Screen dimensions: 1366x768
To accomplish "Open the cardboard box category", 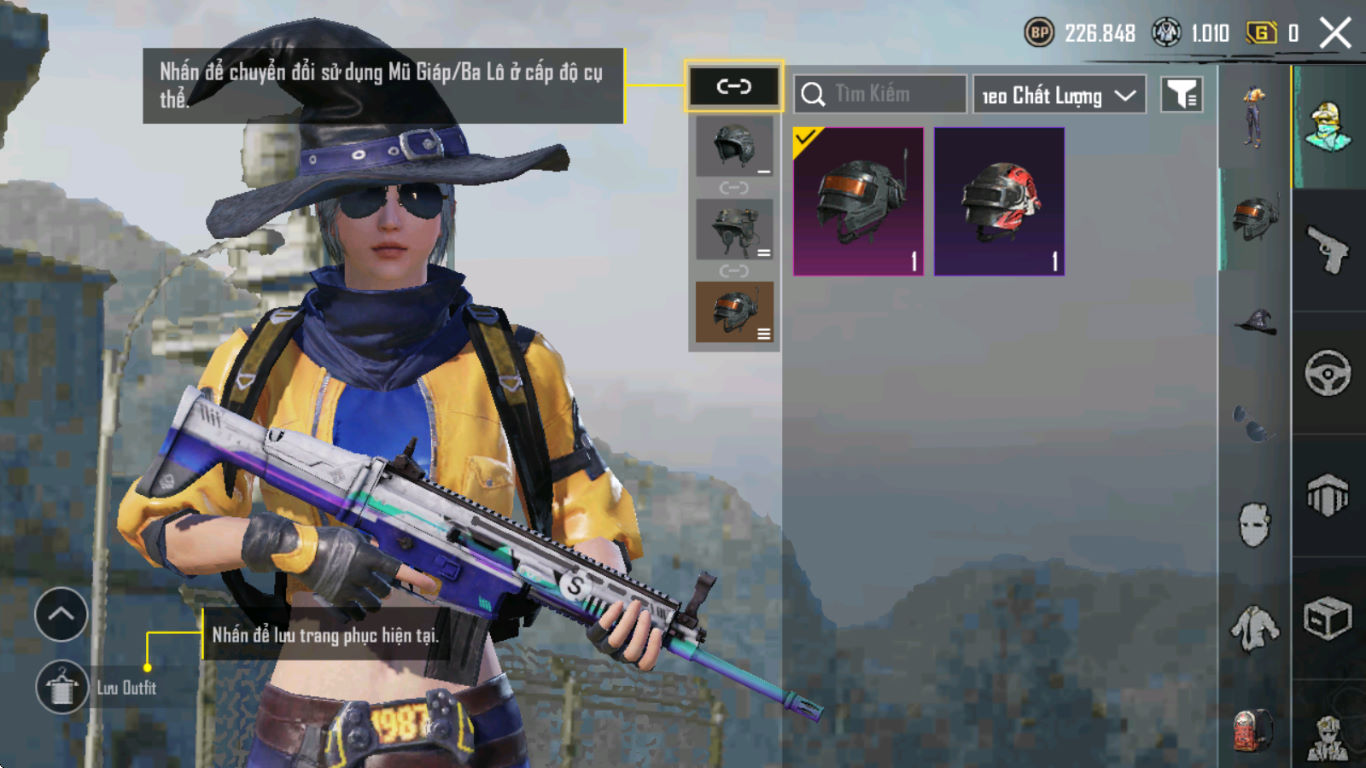I will tap(1328, 619).
